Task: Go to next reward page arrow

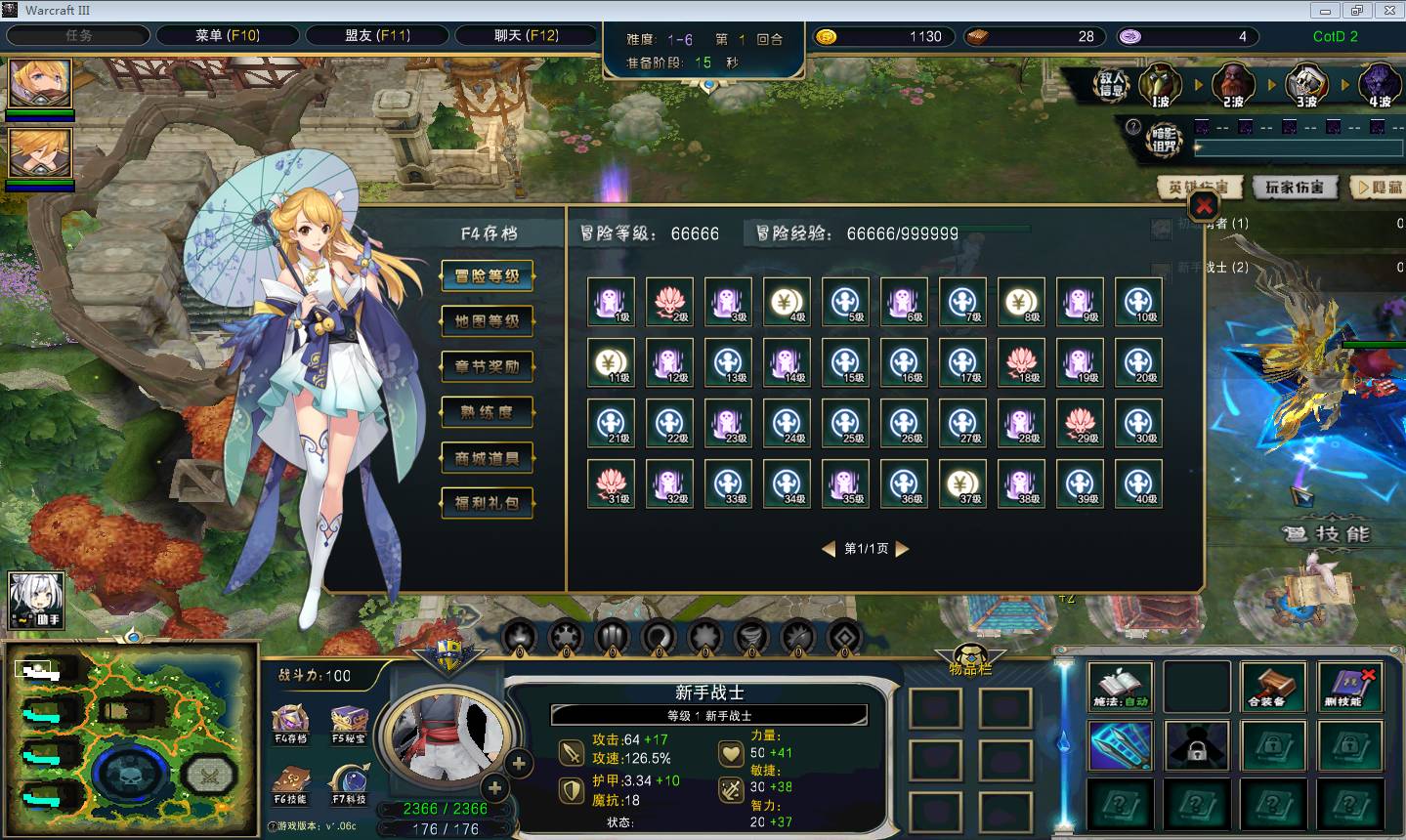Action: coord(903,549)
